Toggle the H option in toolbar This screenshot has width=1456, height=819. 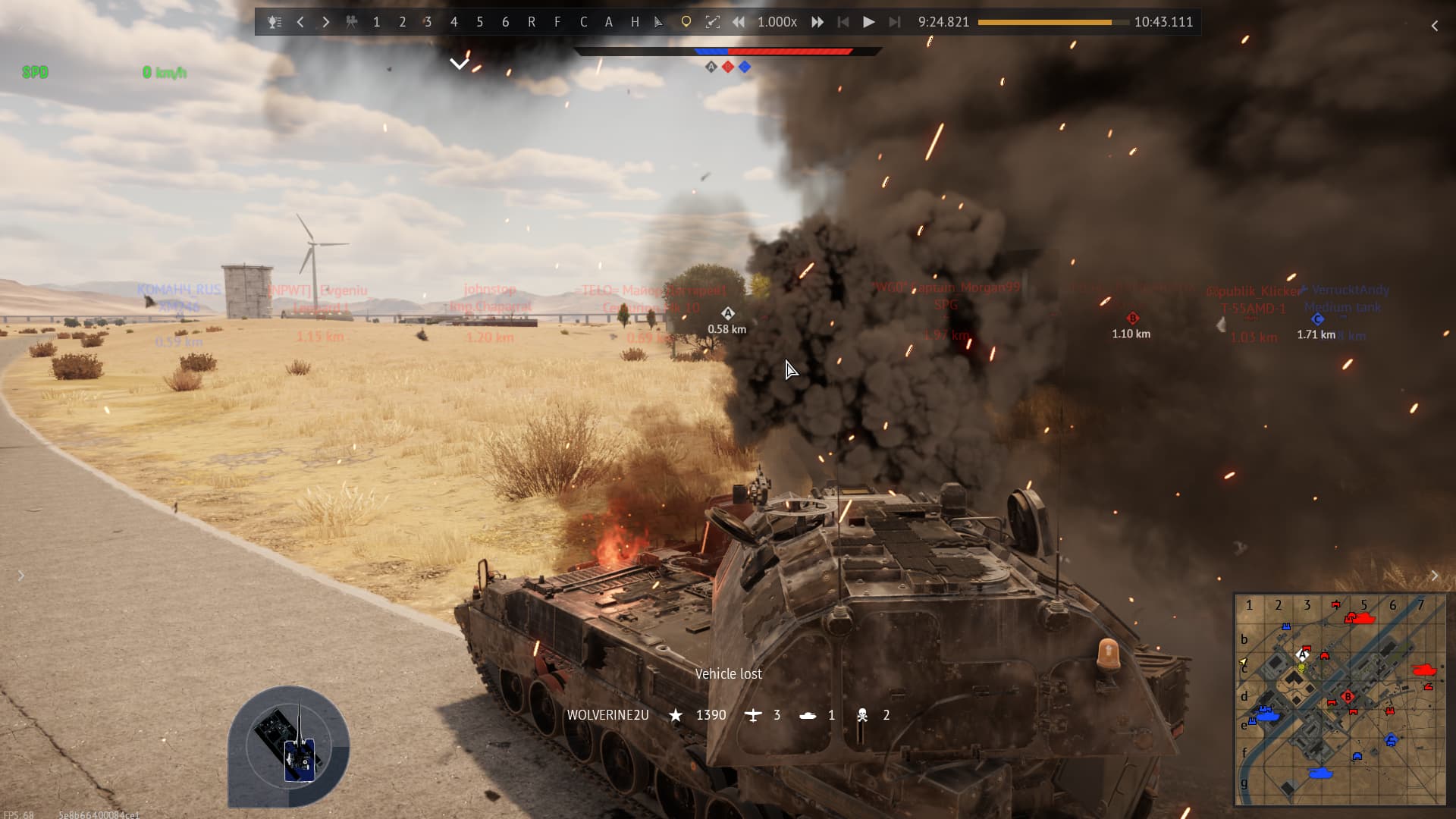tap(635, 22)
